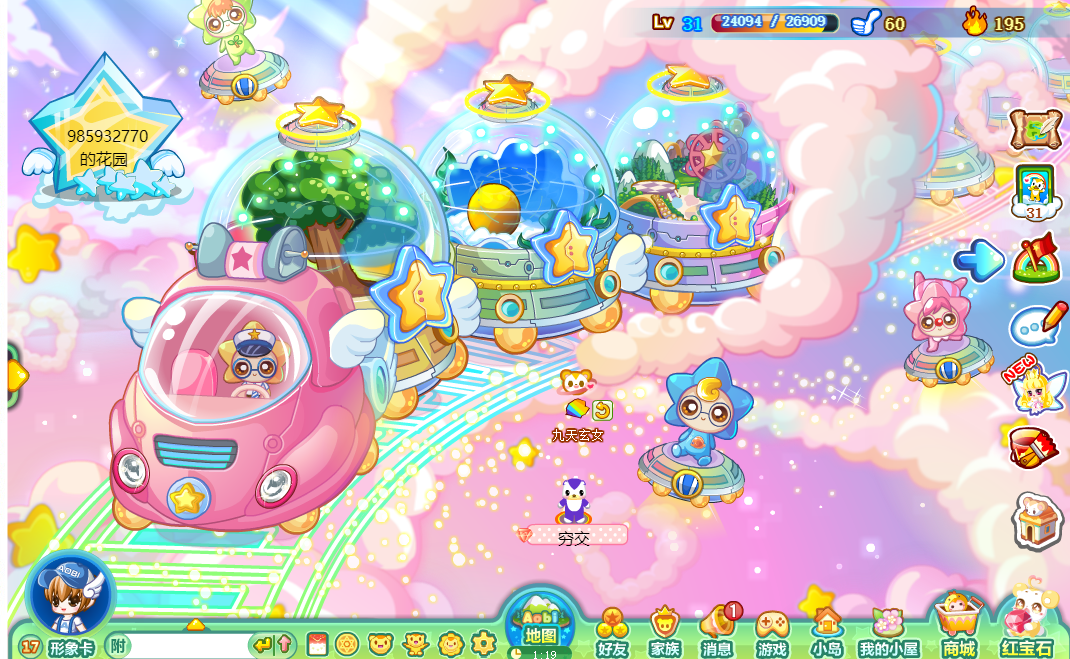Open the 家族 family menu
The height and width of the screenshot is (659, 1070).
665,633
